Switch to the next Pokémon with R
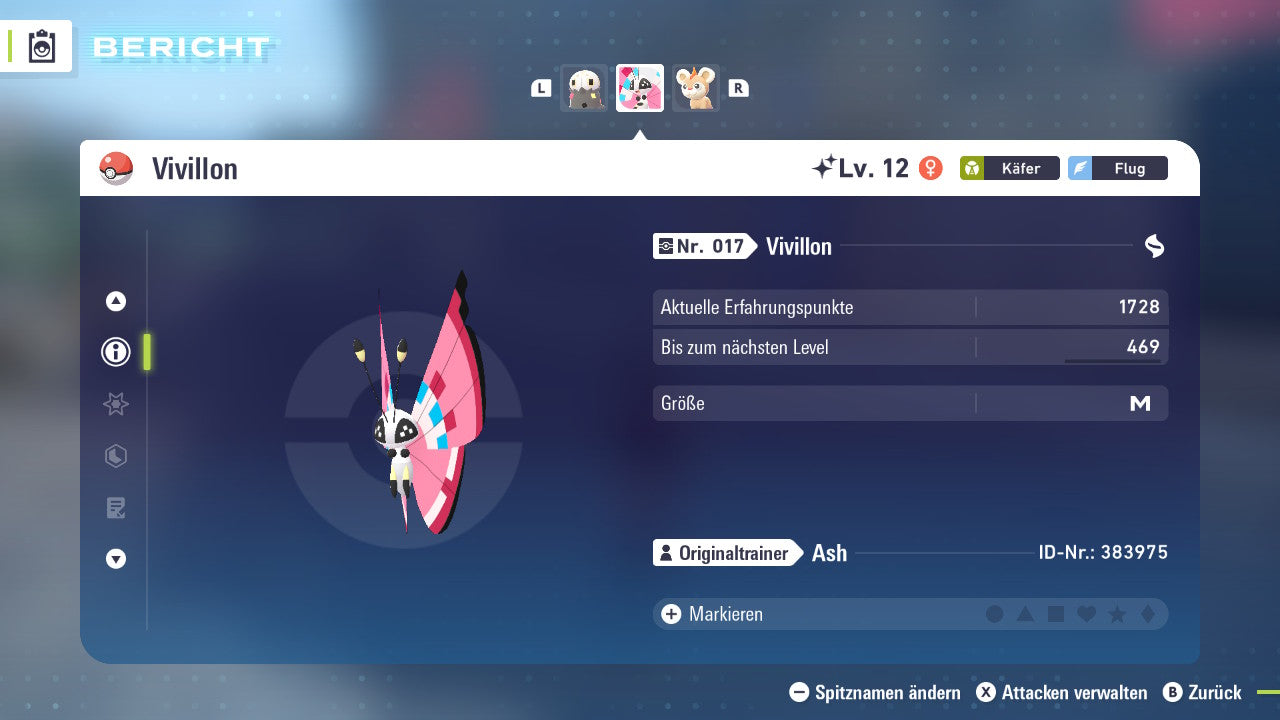This screenshot has width=1280, height=720. click(737, 88)
